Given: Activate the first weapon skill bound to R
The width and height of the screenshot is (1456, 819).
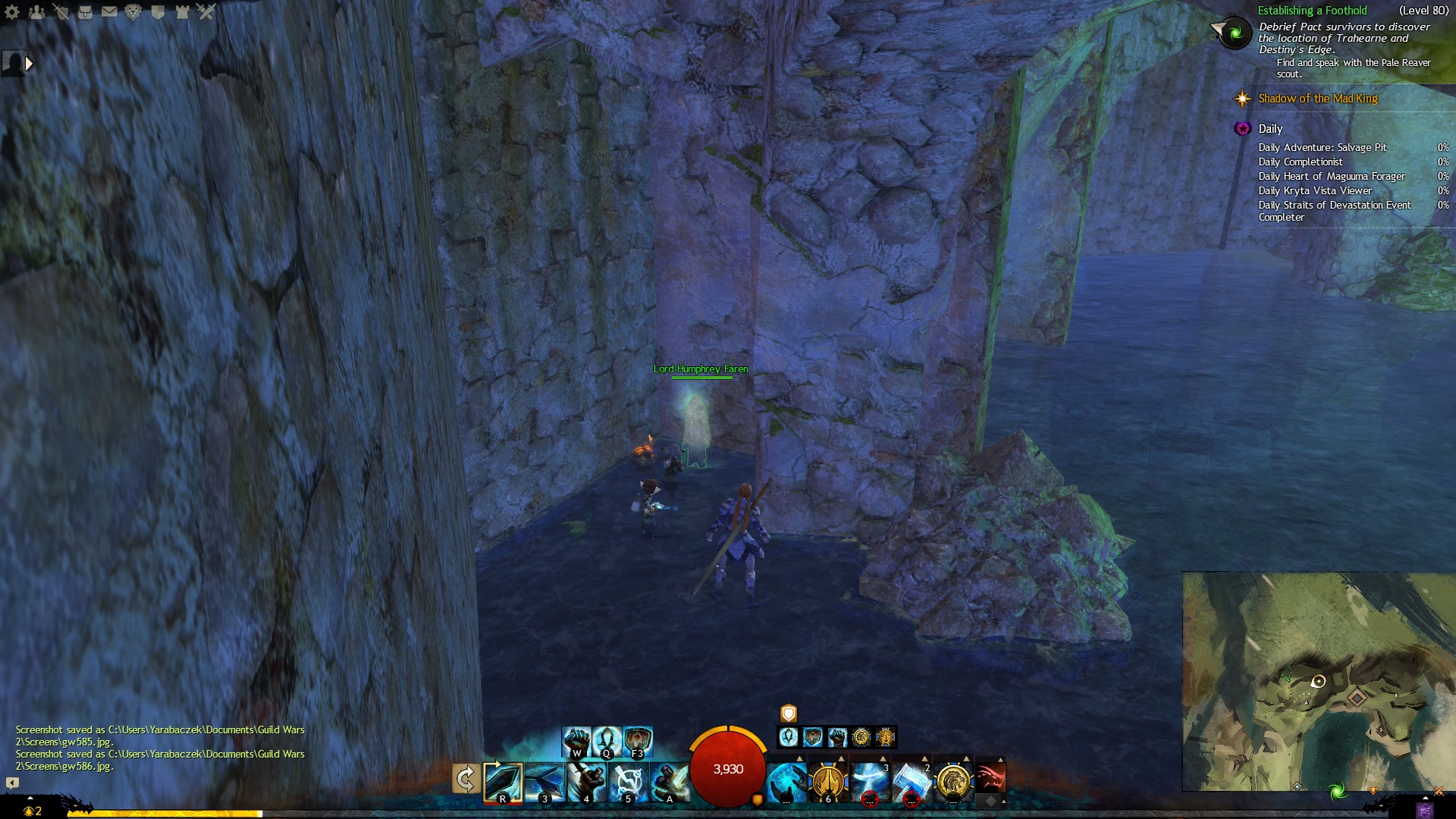Looking at the screenshot, I should click(503, 782).
